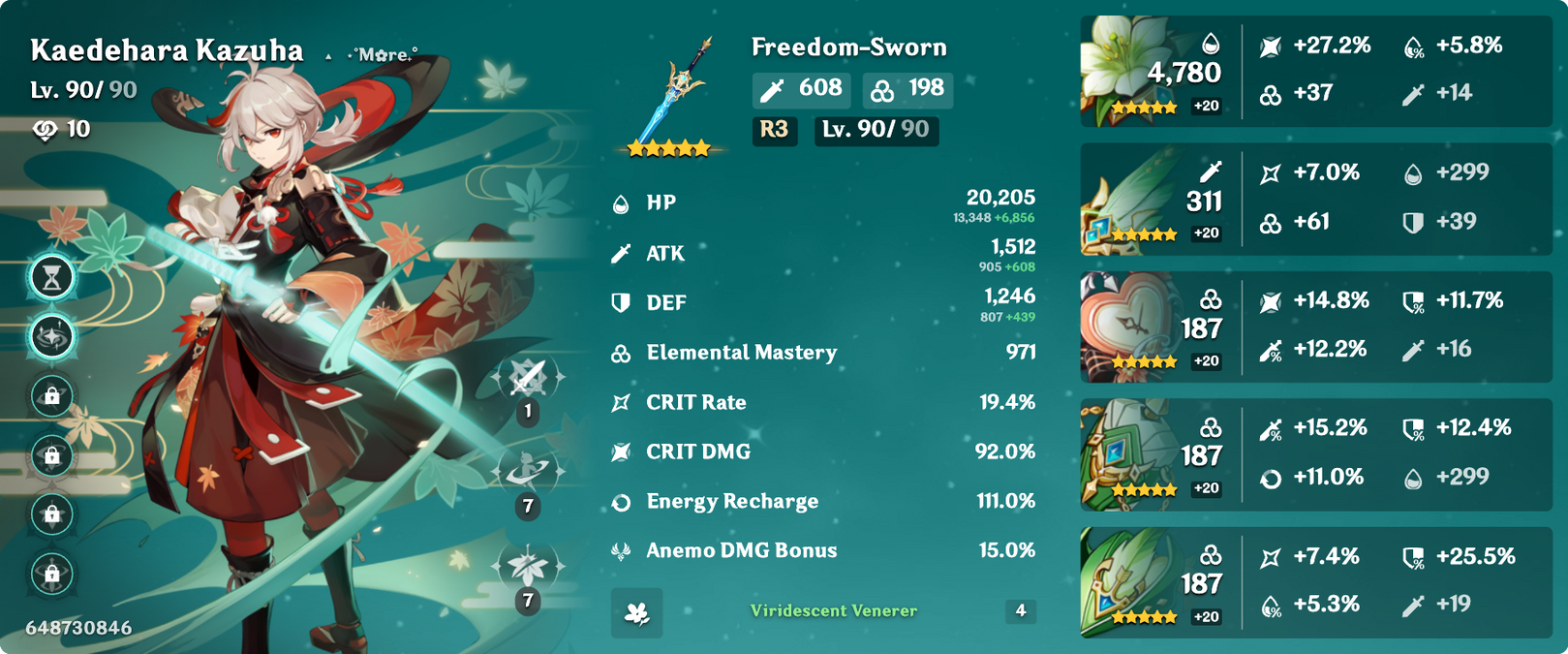Show the level 1 normal attack talent
1568x654 pixels.
[528, 377]
